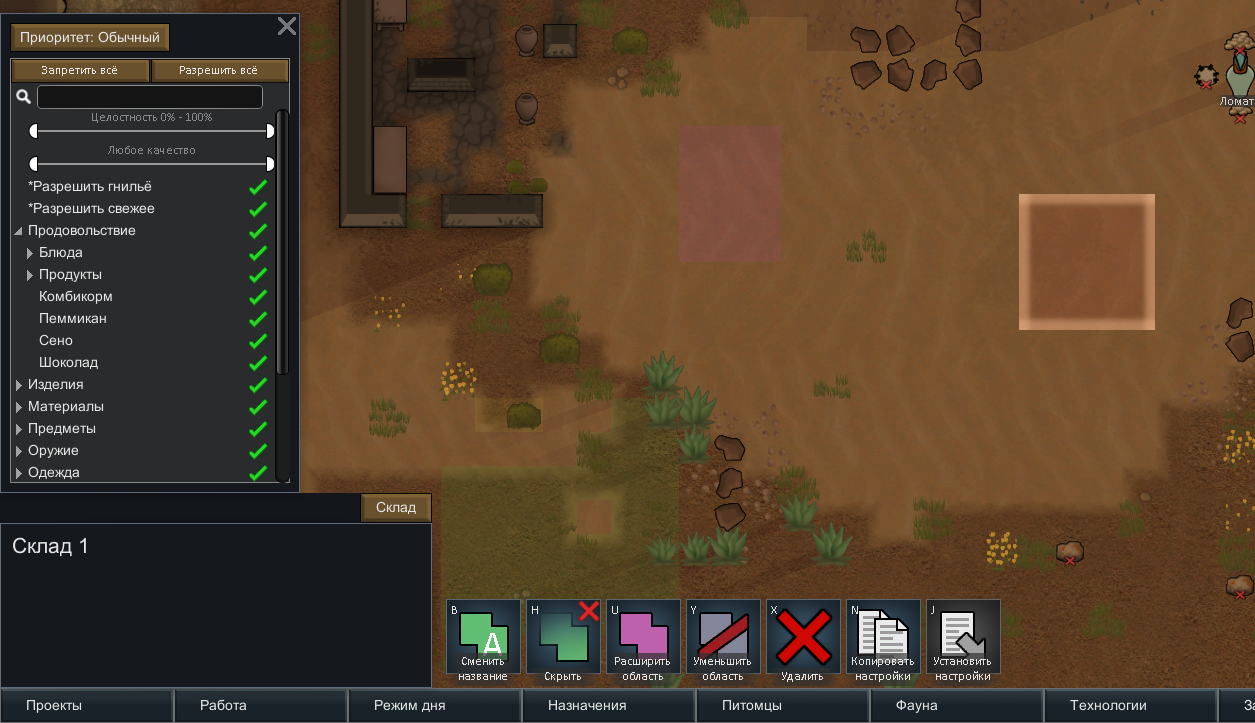Change the priority via Приоритет: Обычный button
The height and width of the screenshot is (723, 1255).
point(90,38)
